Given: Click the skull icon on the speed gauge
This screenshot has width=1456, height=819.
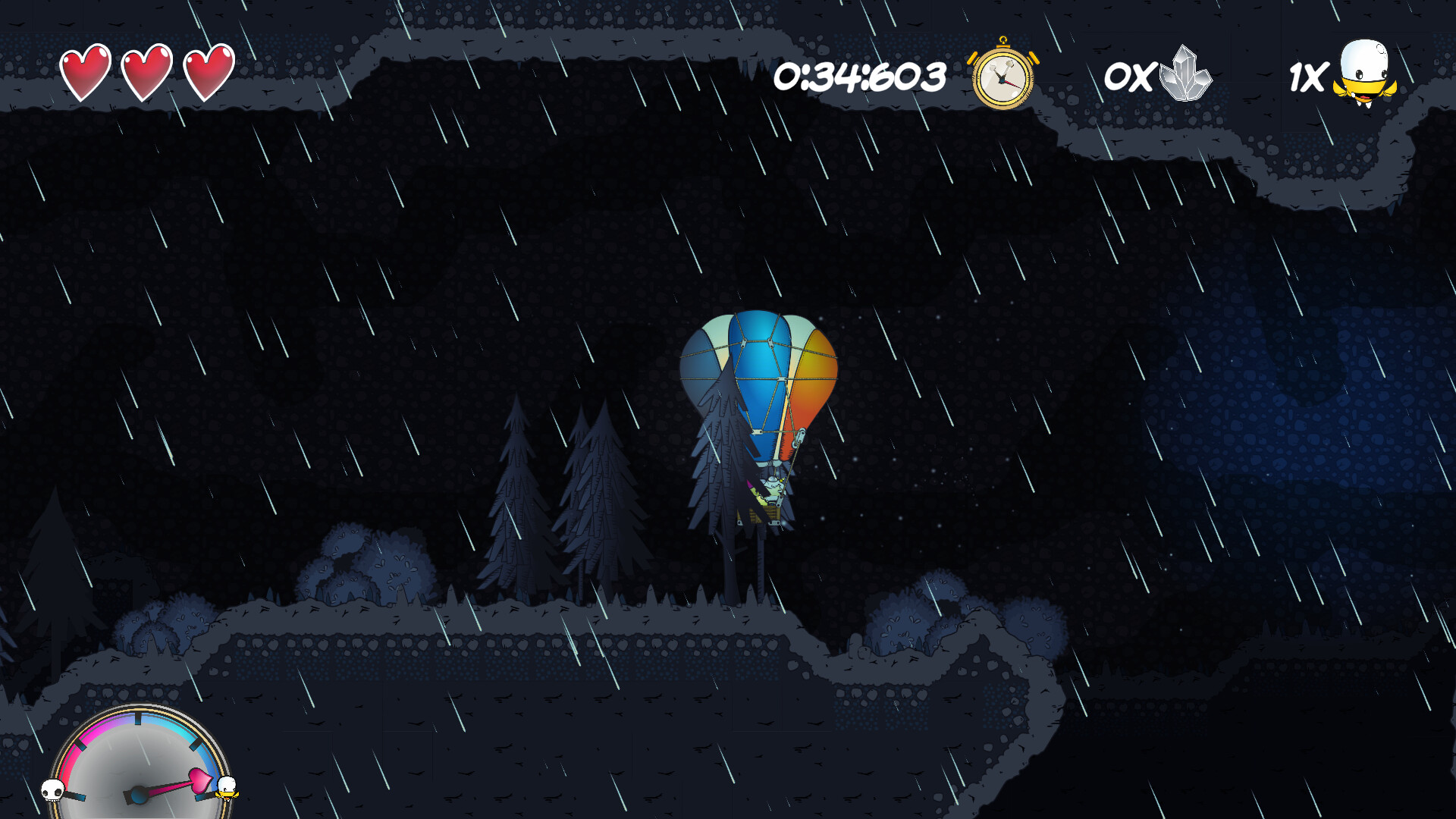Looking at the screenshot, I should (x=52, y=791).
